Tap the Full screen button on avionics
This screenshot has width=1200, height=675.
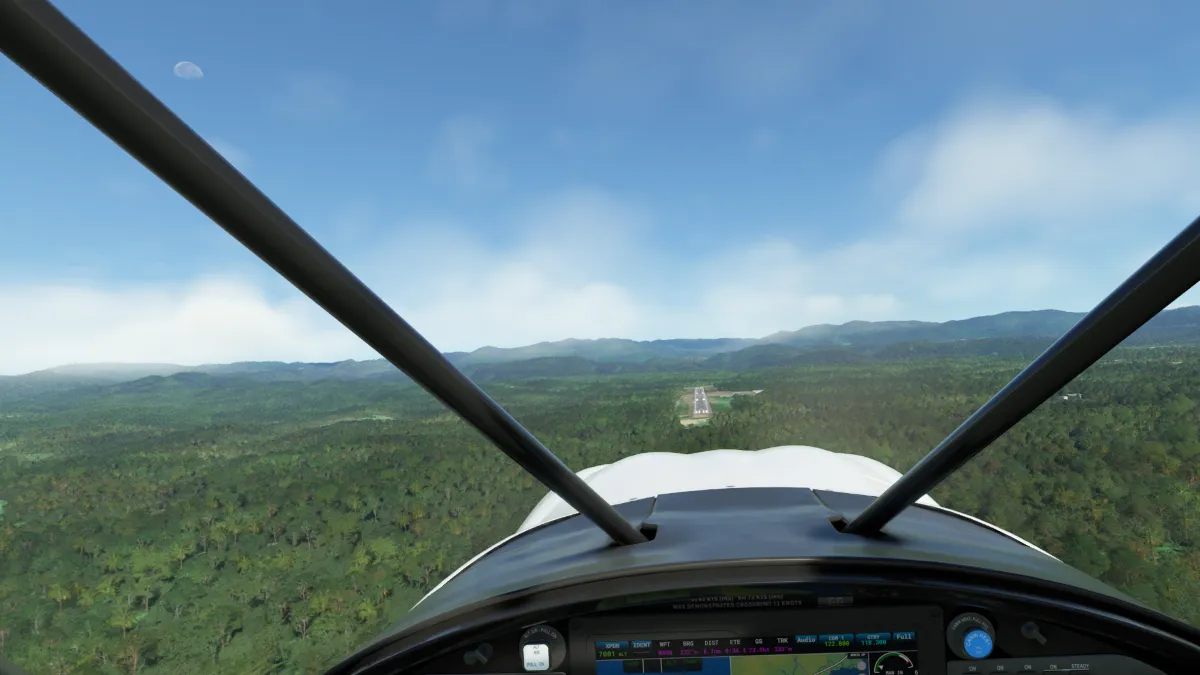coord(903,637)
